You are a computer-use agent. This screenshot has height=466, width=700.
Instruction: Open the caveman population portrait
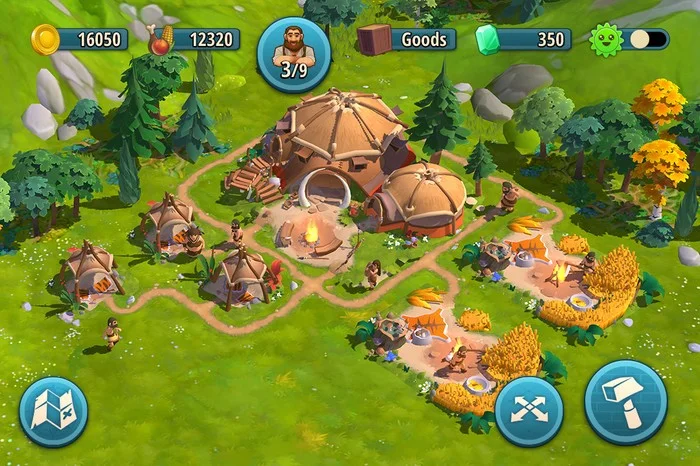click(x=294, y=53)
